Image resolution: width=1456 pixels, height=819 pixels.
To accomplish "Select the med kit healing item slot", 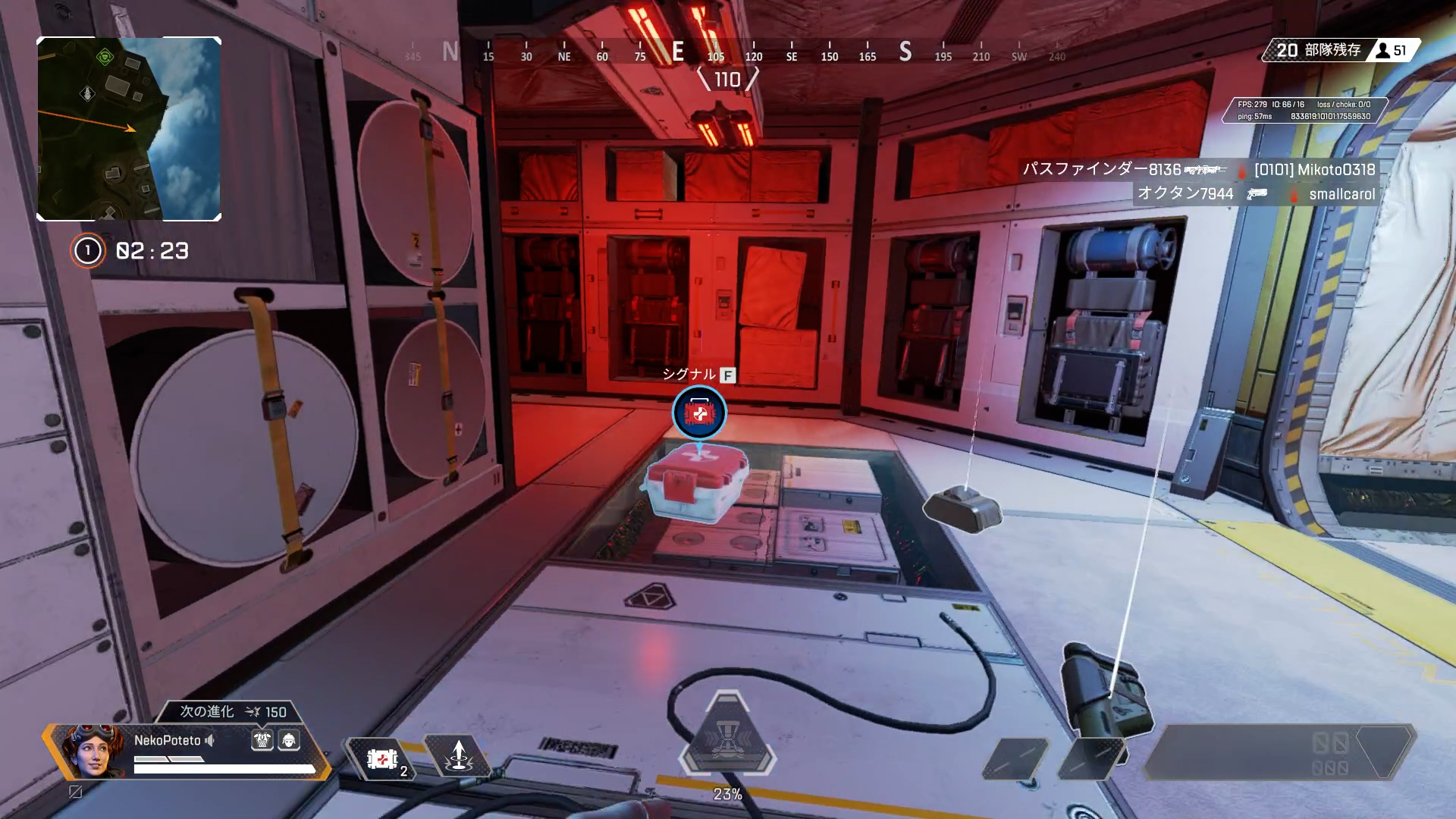I will click(382, 759).
